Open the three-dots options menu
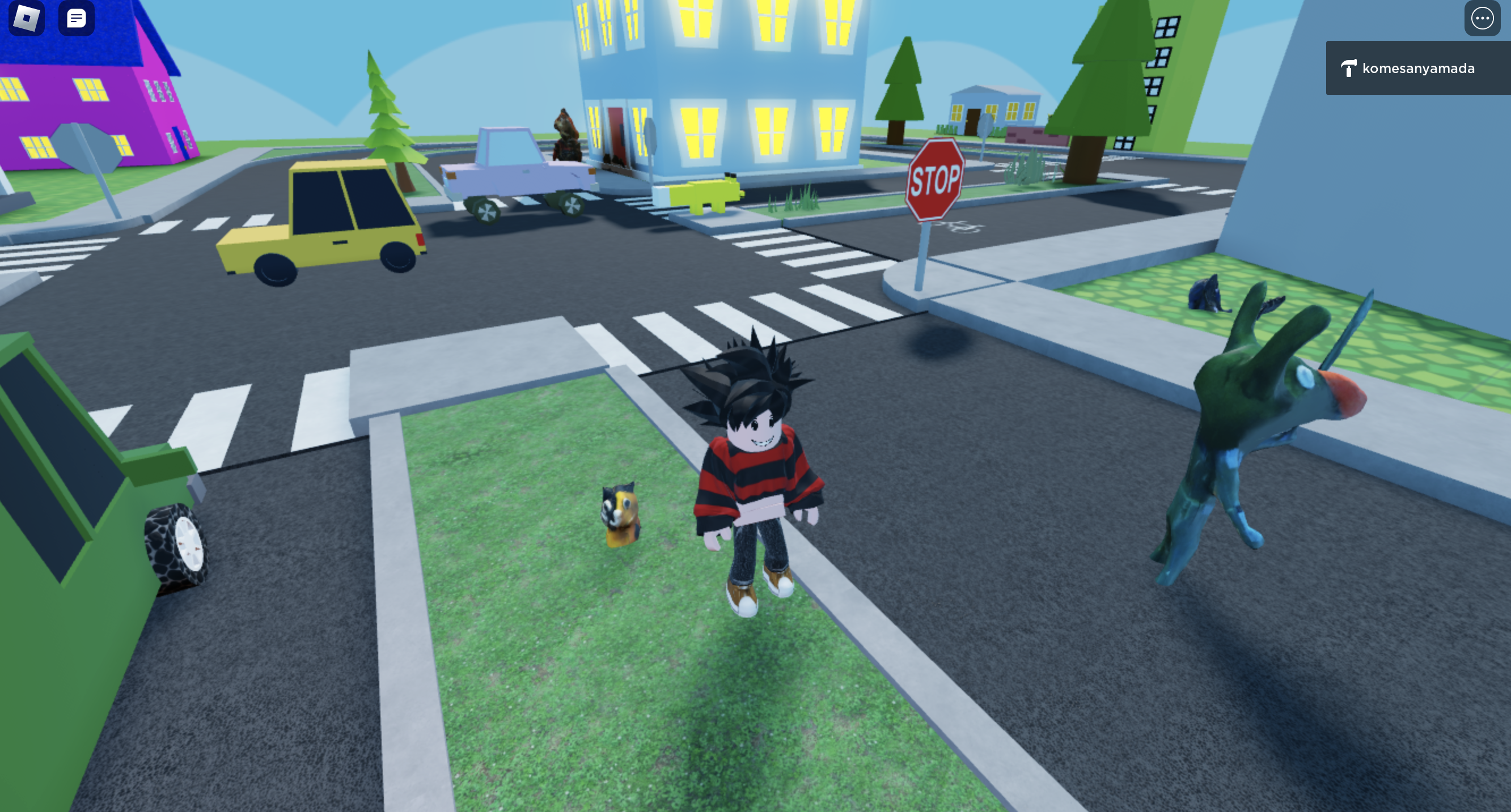 [1482, 18]
